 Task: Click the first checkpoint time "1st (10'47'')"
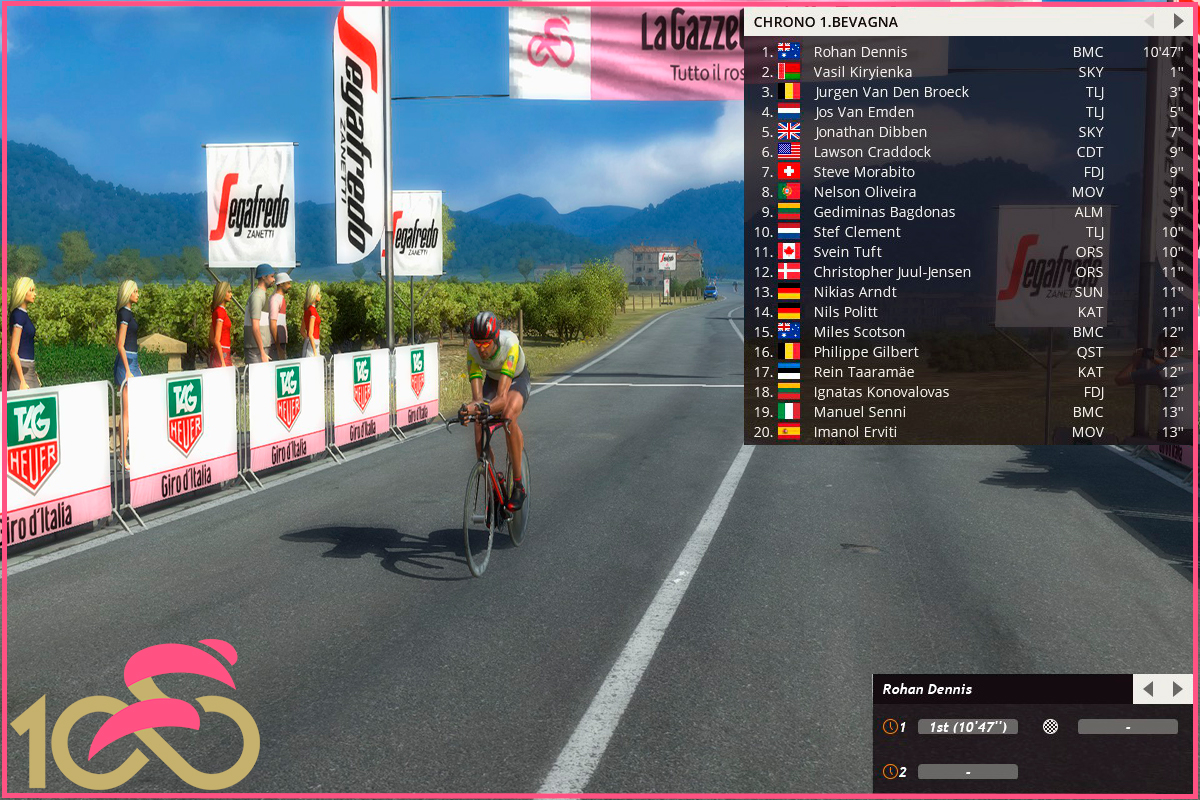pyautogui.click(x=967, y=727)
